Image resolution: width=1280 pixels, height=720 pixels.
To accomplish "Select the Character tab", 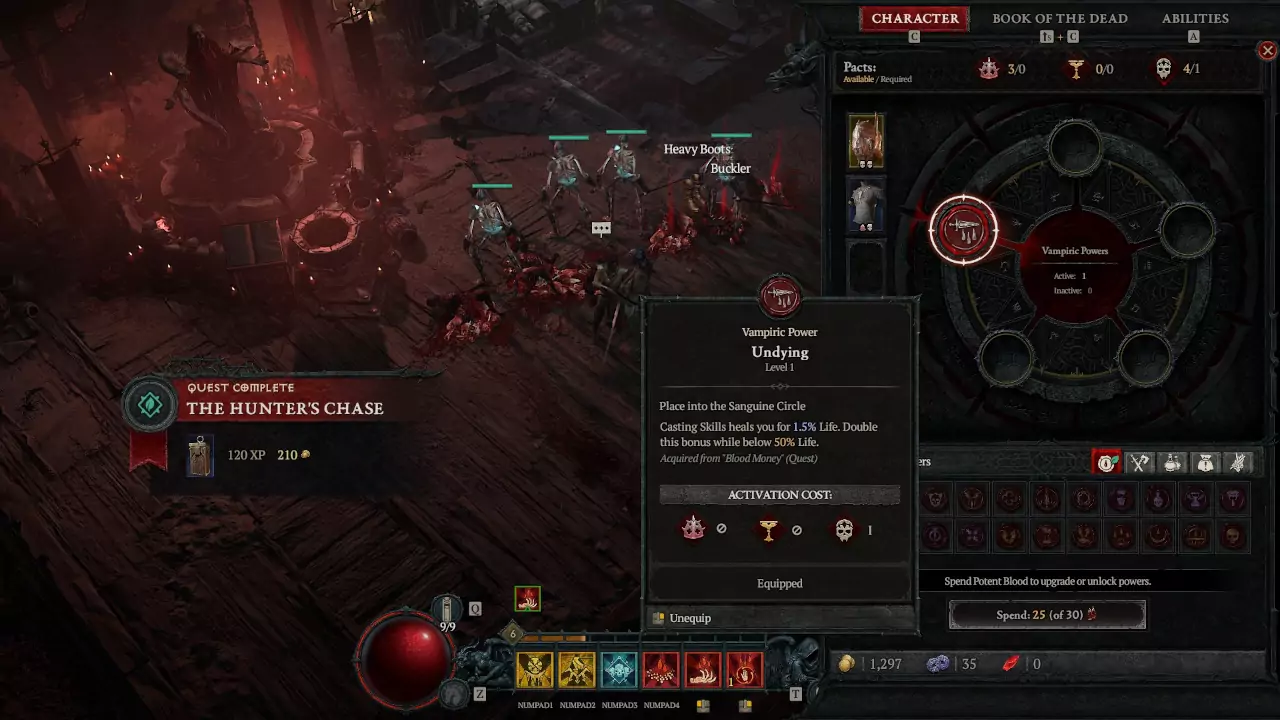I will (915, 19).
